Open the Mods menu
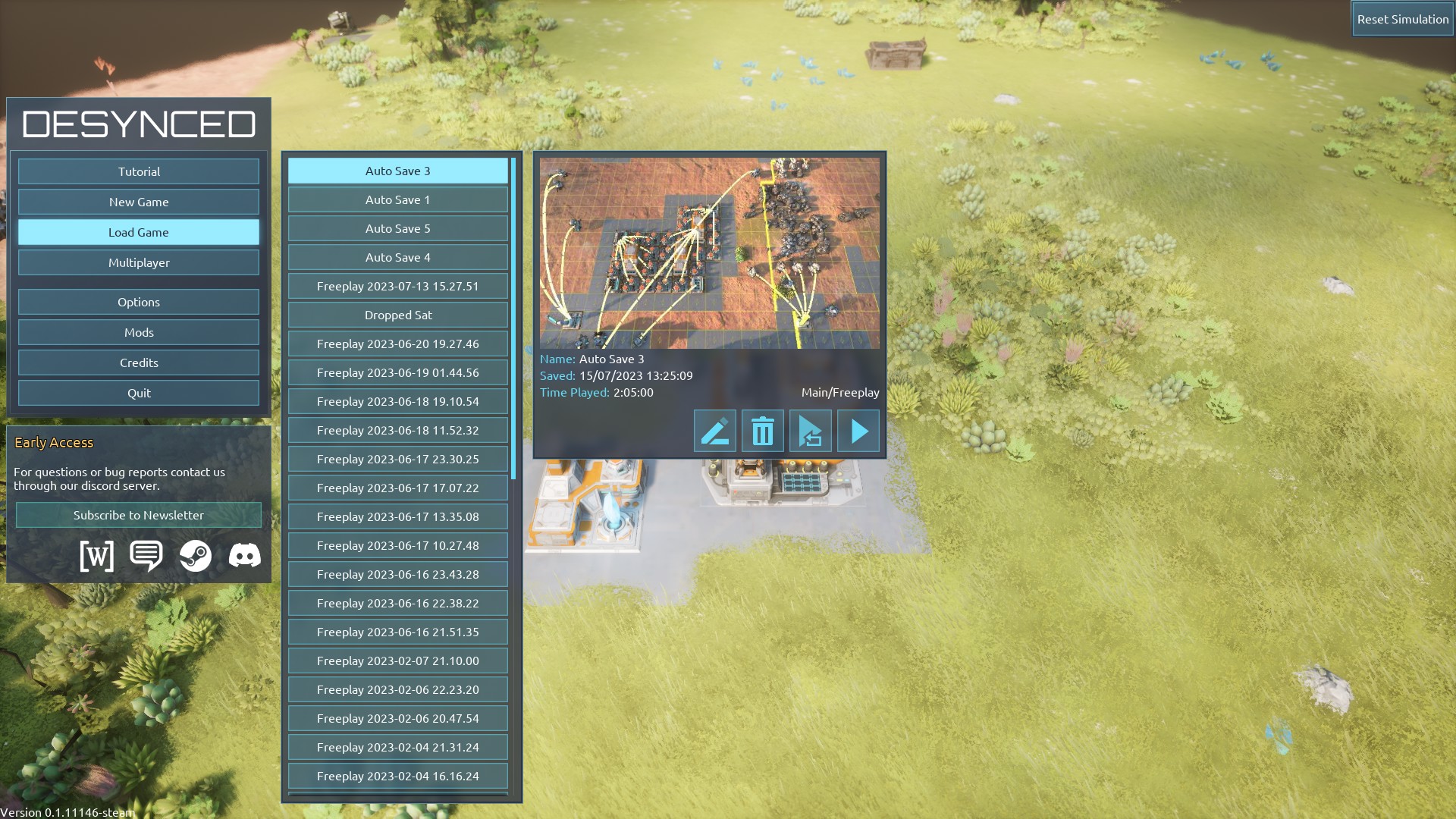The width and height of the screenshot is (1456, 819). pos(139,332)
